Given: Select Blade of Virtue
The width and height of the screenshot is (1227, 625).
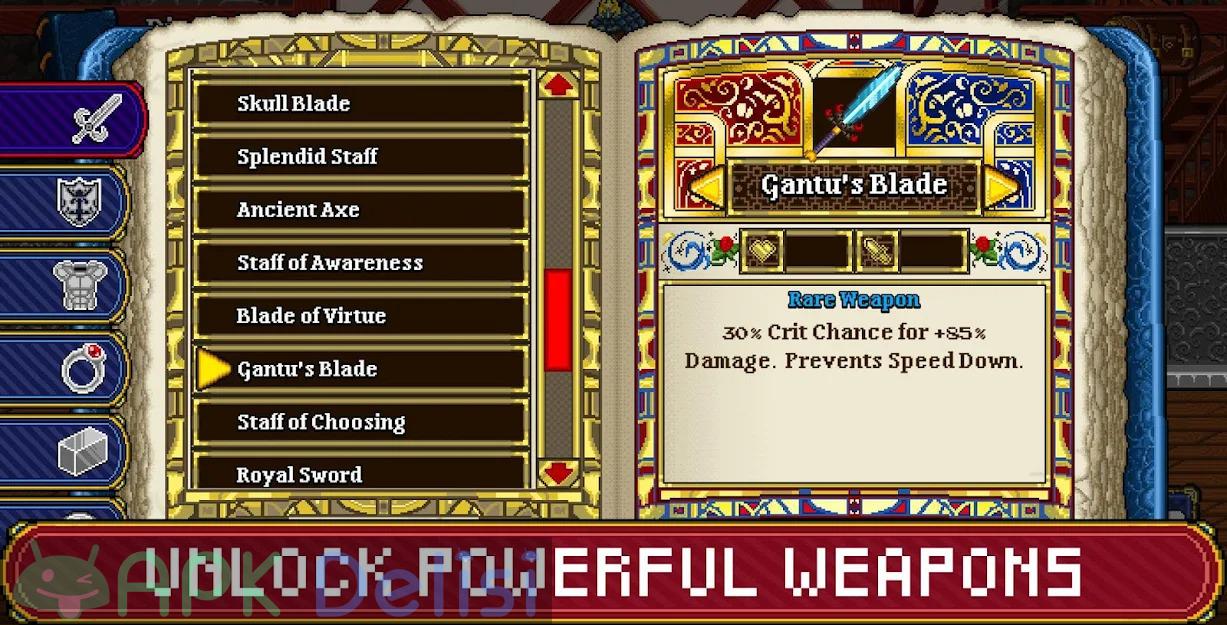Looking at the screenshot, I should tap(360, 316).
